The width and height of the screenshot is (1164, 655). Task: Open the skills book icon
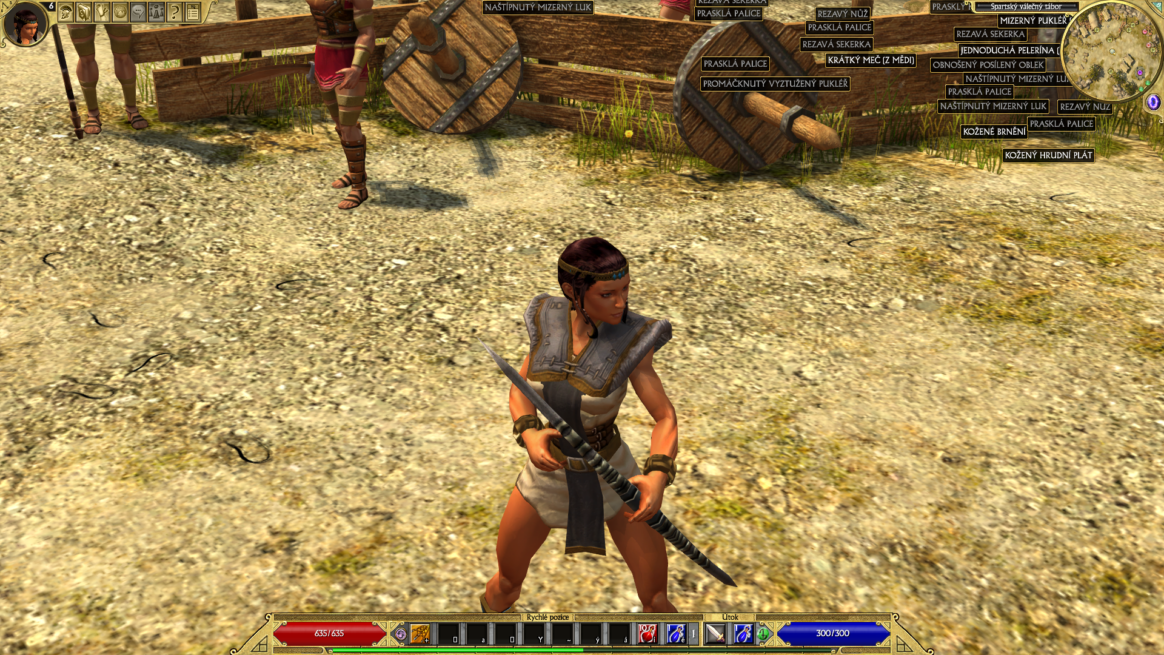tap(84, 13)
